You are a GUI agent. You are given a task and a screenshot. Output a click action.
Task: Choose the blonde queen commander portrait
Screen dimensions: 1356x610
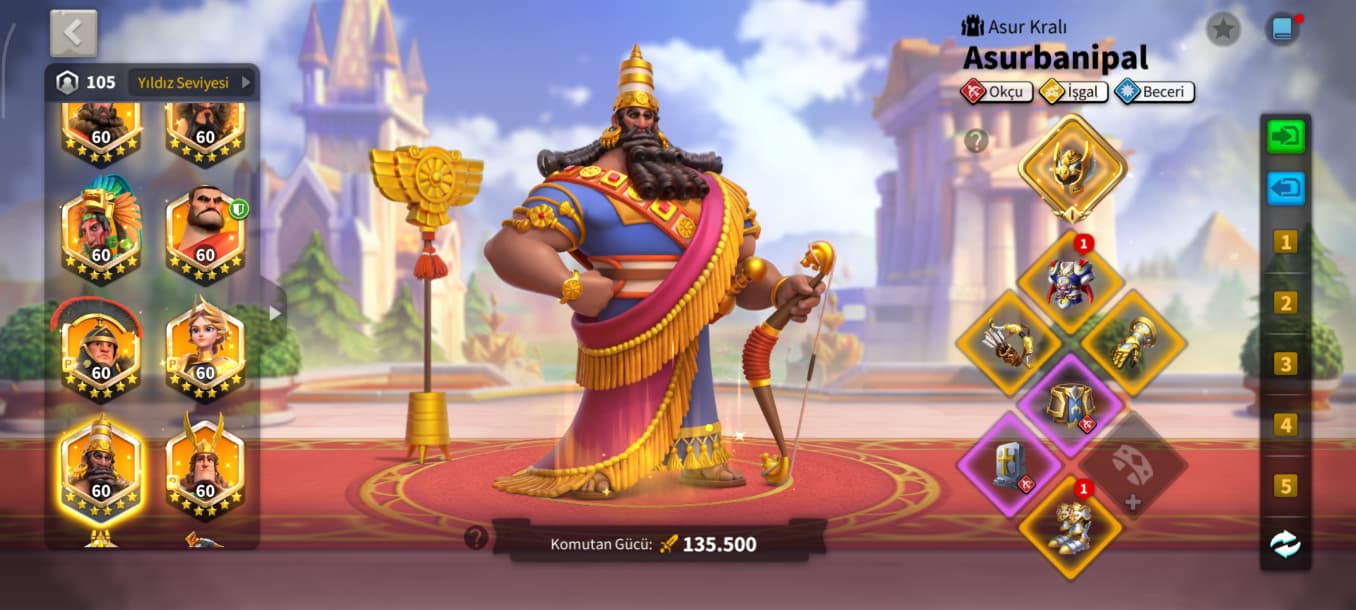[205, 350]
